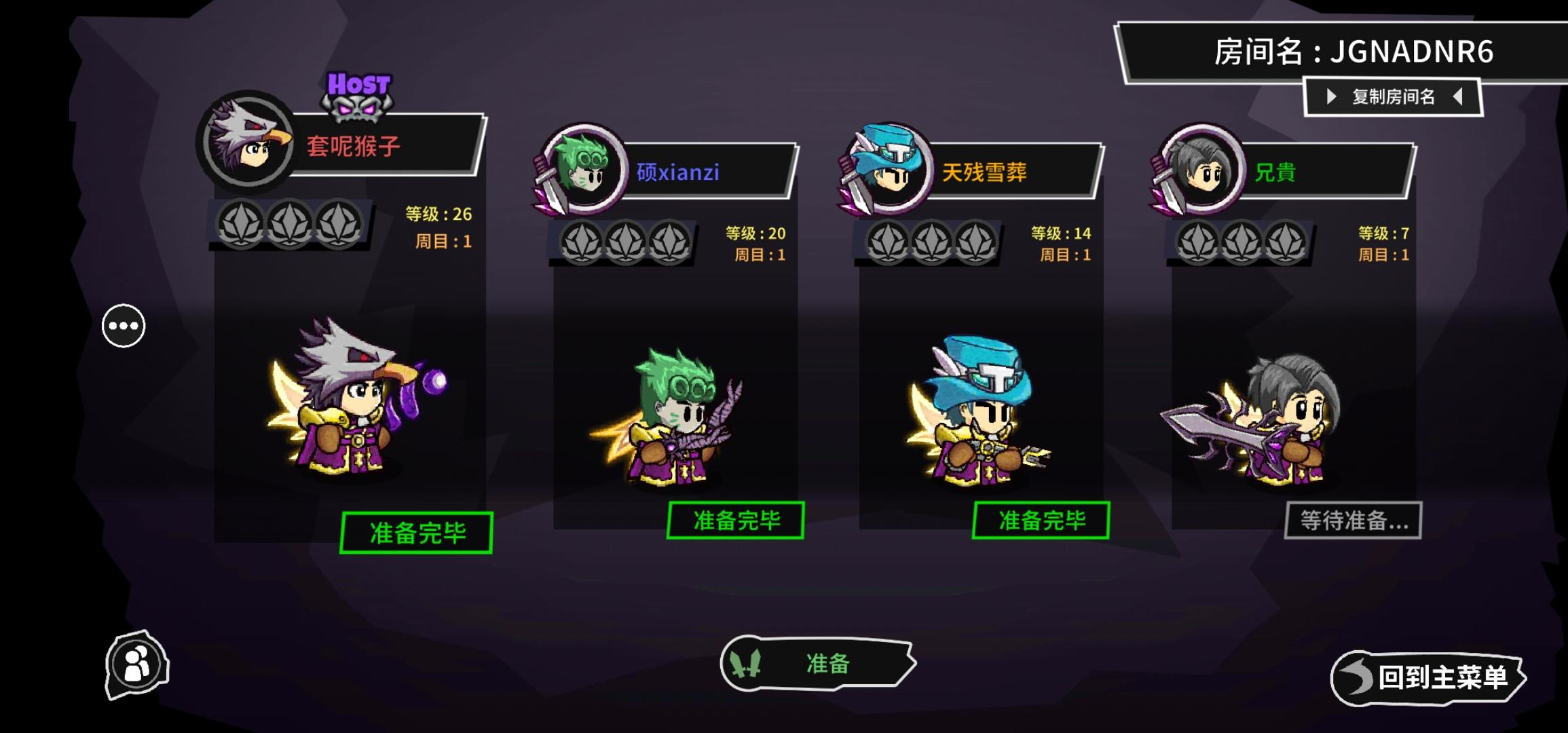
Task: Click 复制房间名 to copy room name
Action: pyautogui.click(x=1395, y=97)
